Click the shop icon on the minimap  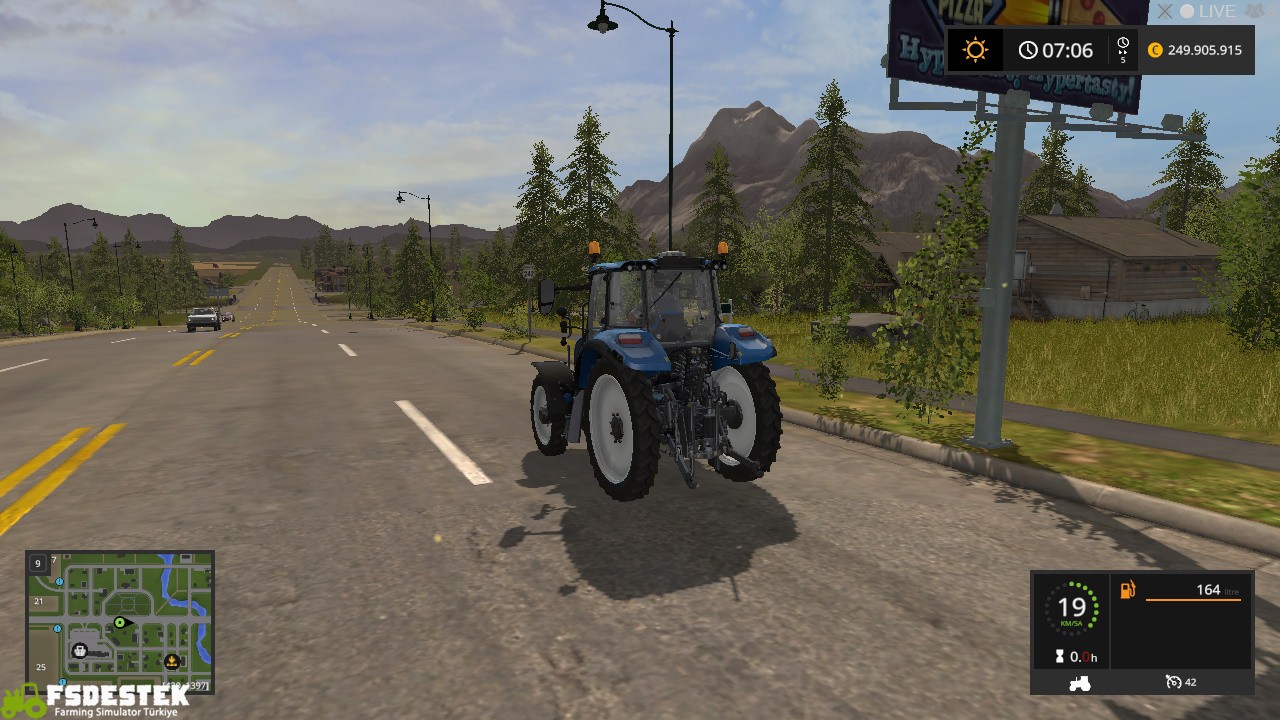pyautogui.click(x=80, y=650)
